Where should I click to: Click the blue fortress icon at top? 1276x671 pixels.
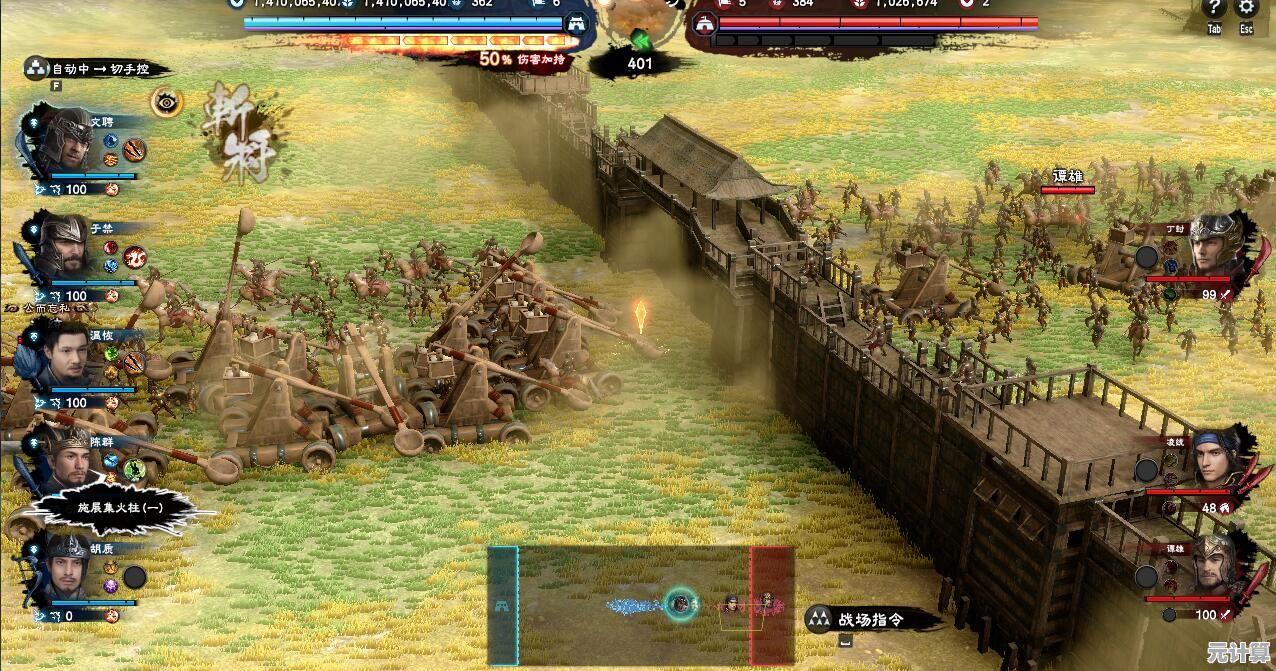click(x=575, y=24)
